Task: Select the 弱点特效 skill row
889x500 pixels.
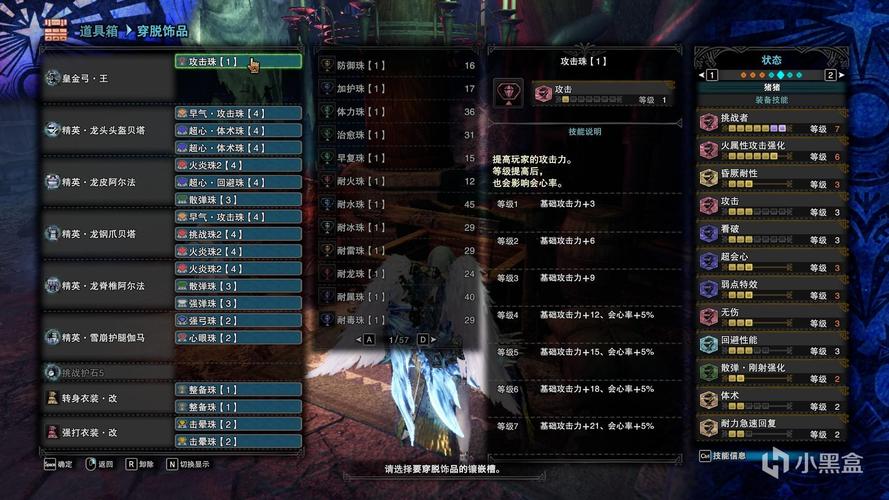Action: [x=771, y=289]
